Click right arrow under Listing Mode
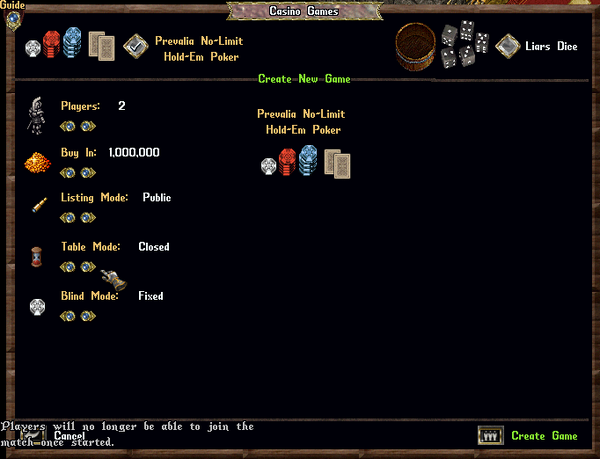 coord(87,217)
